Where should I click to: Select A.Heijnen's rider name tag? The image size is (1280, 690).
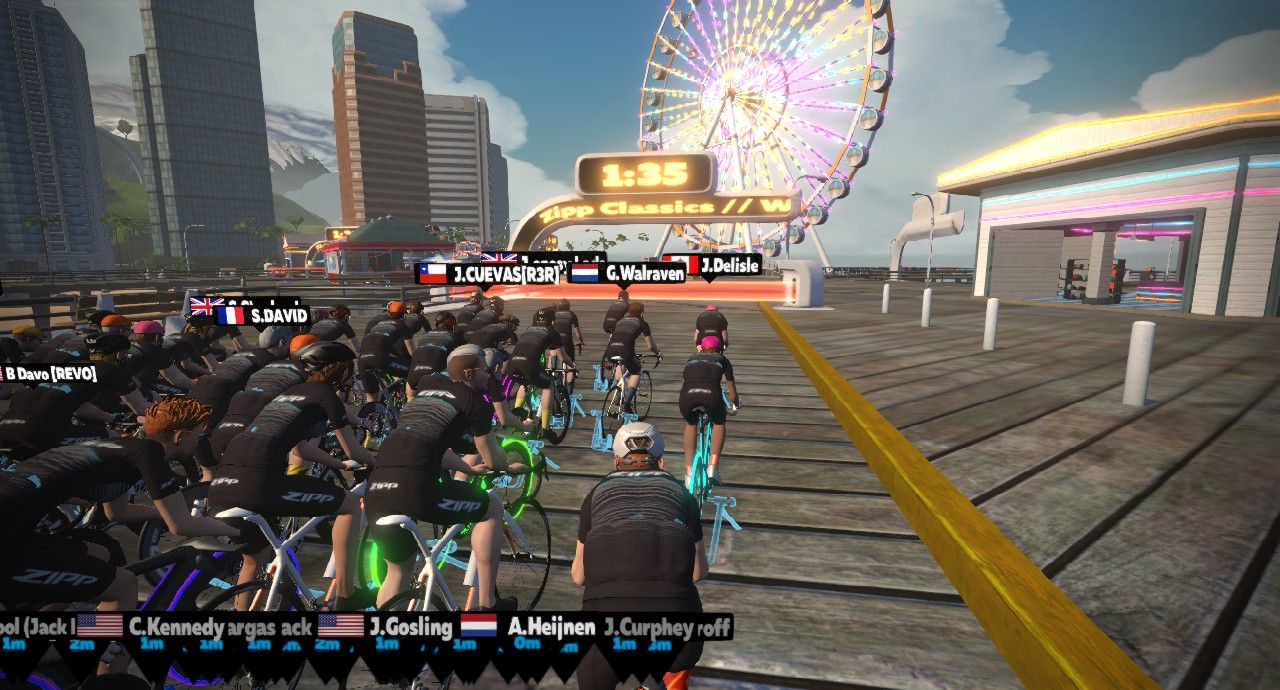coord(529,627)
